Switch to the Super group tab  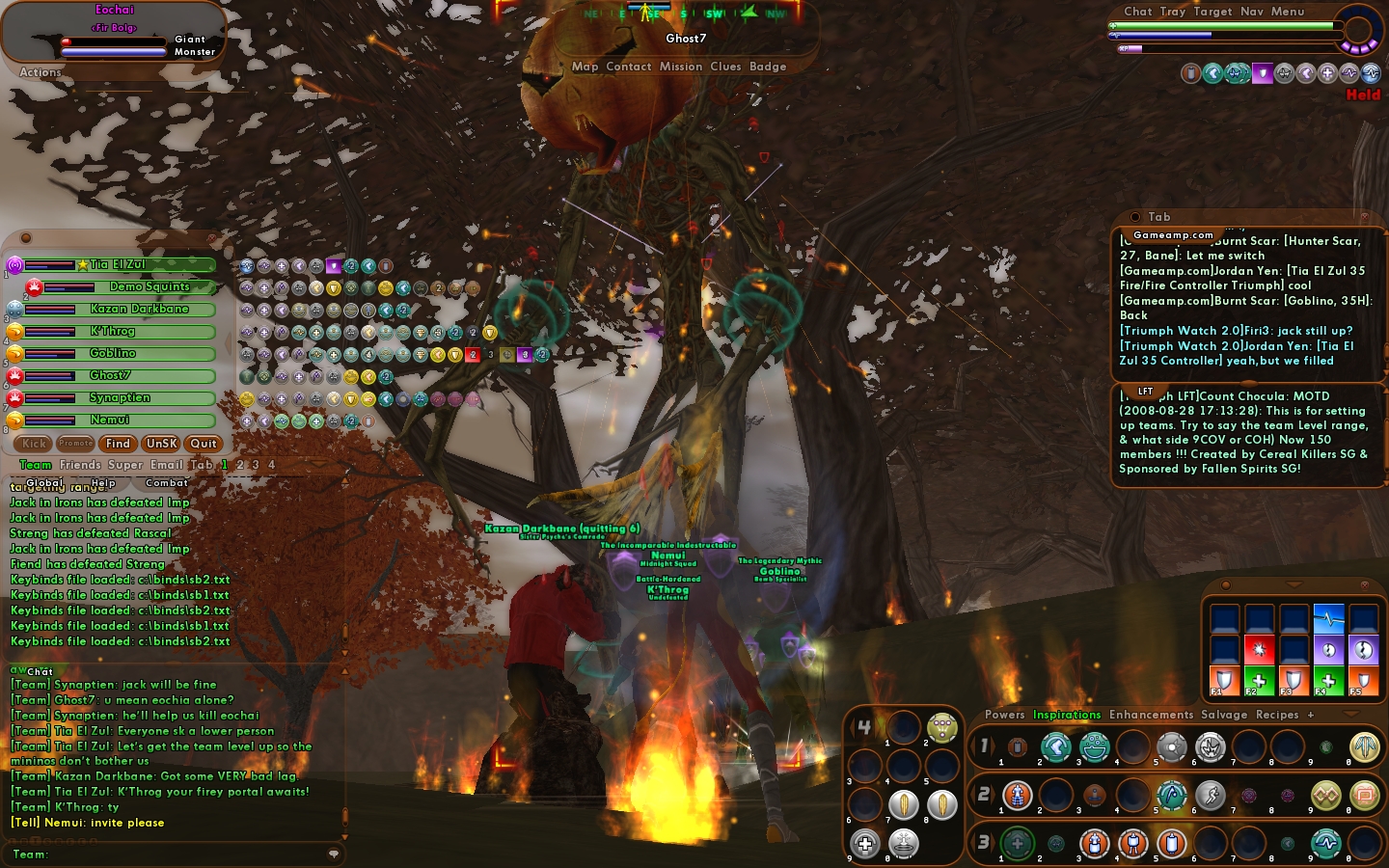[124, 465]
